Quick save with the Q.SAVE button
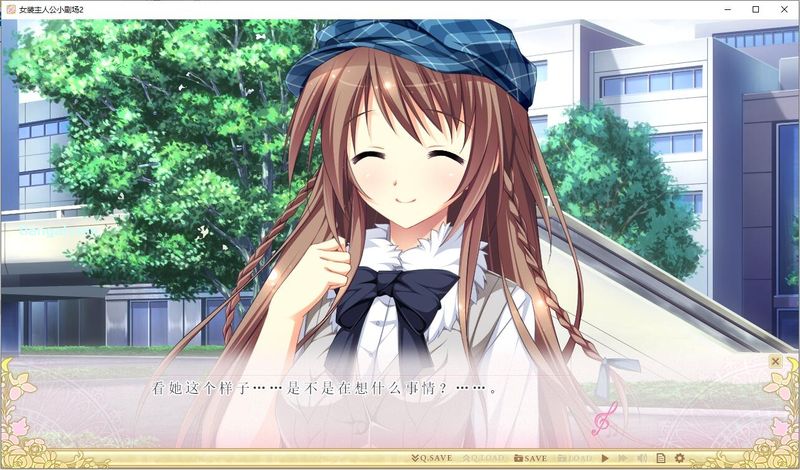The image size is (800, 470). [431, 458]
